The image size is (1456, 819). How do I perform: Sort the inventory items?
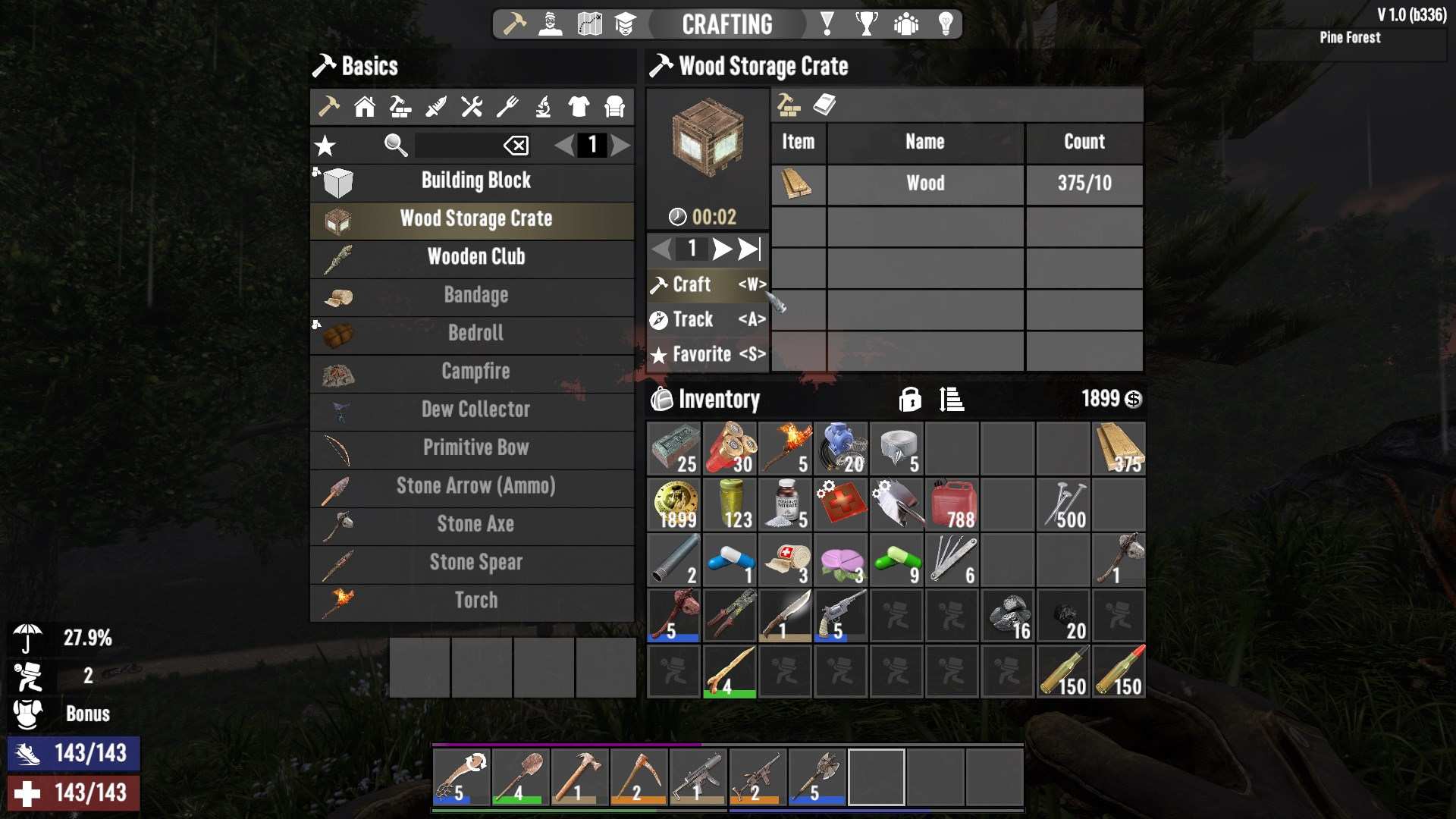click(952, 399)
